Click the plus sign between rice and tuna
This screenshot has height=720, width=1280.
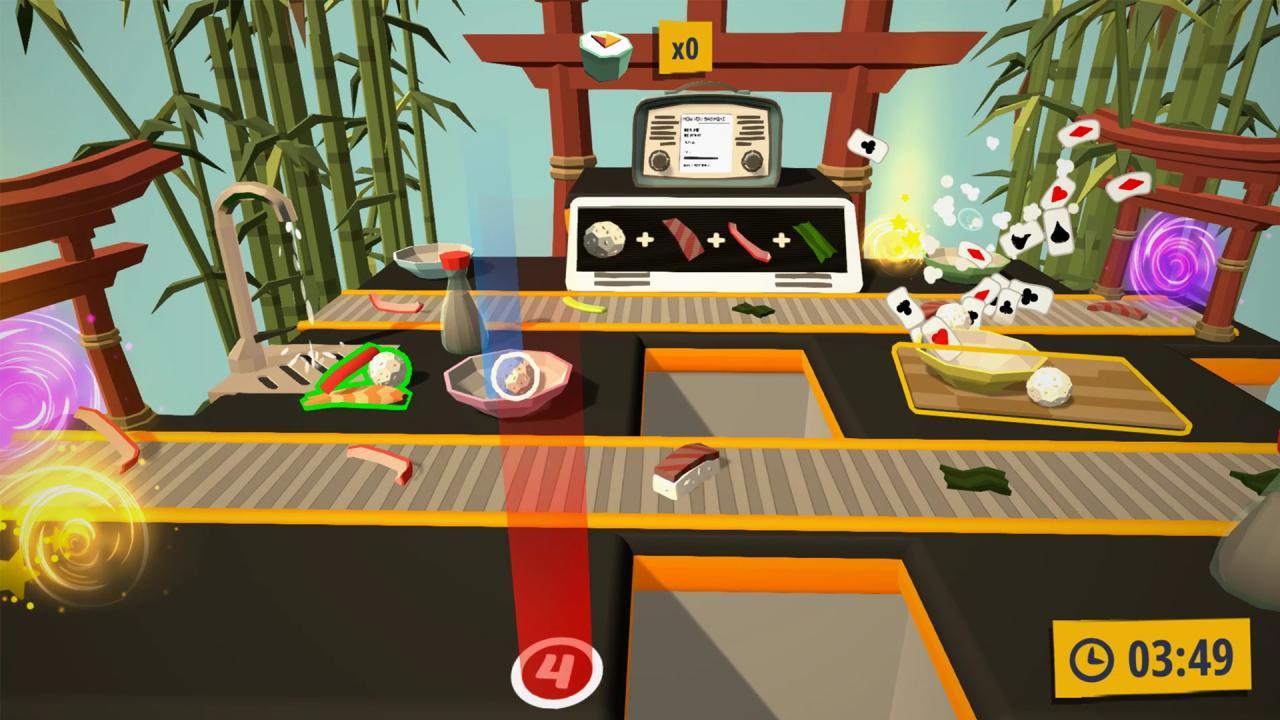pyautogui.click(x=645, y=240)
